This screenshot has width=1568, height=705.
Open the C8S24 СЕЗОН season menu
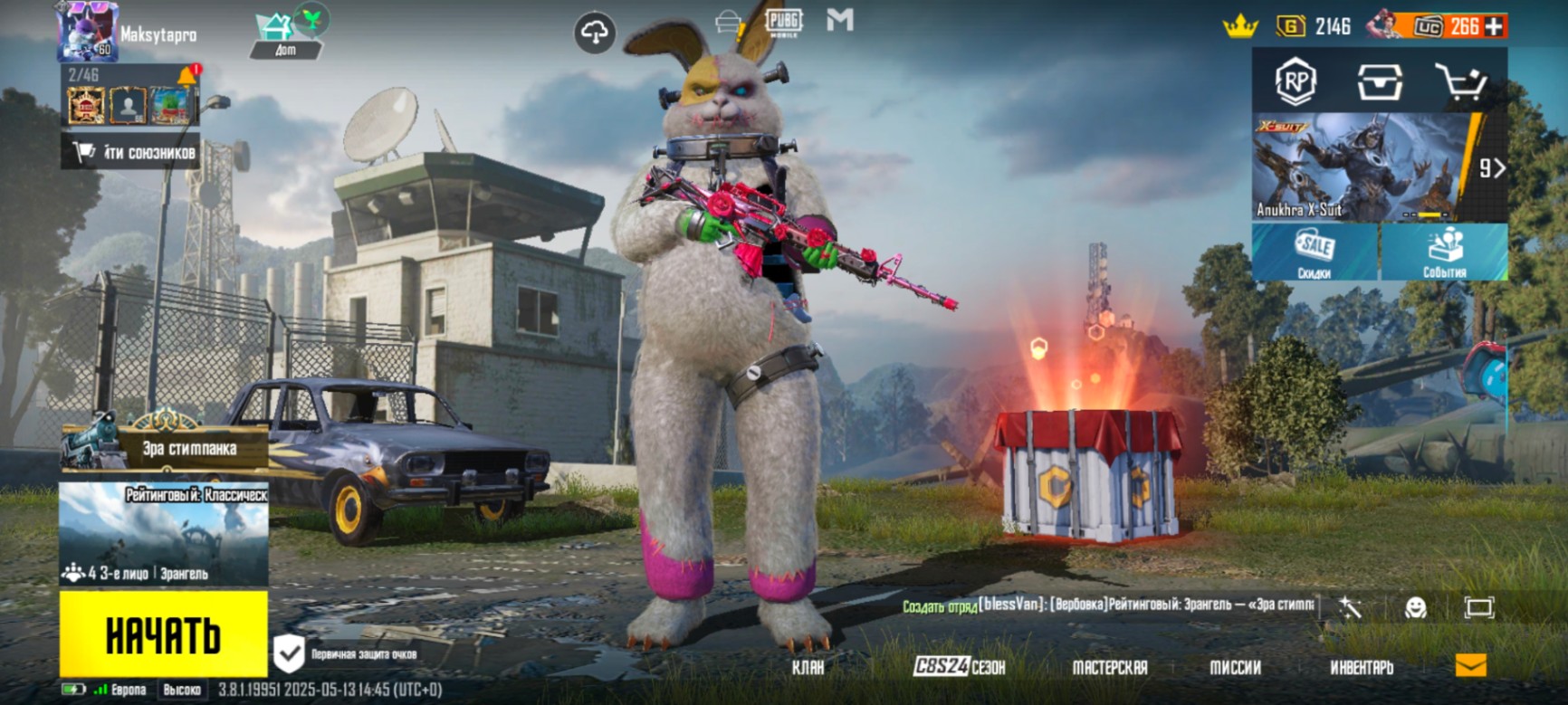pyautogui.click(x=959, y=667)
